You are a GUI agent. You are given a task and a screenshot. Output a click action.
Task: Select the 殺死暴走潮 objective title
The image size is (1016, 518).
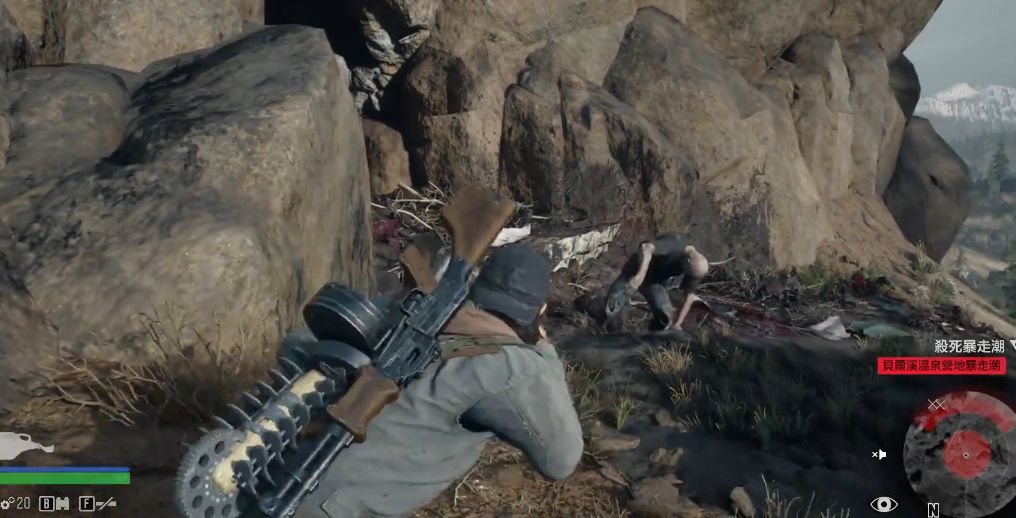tap(969, 346)
